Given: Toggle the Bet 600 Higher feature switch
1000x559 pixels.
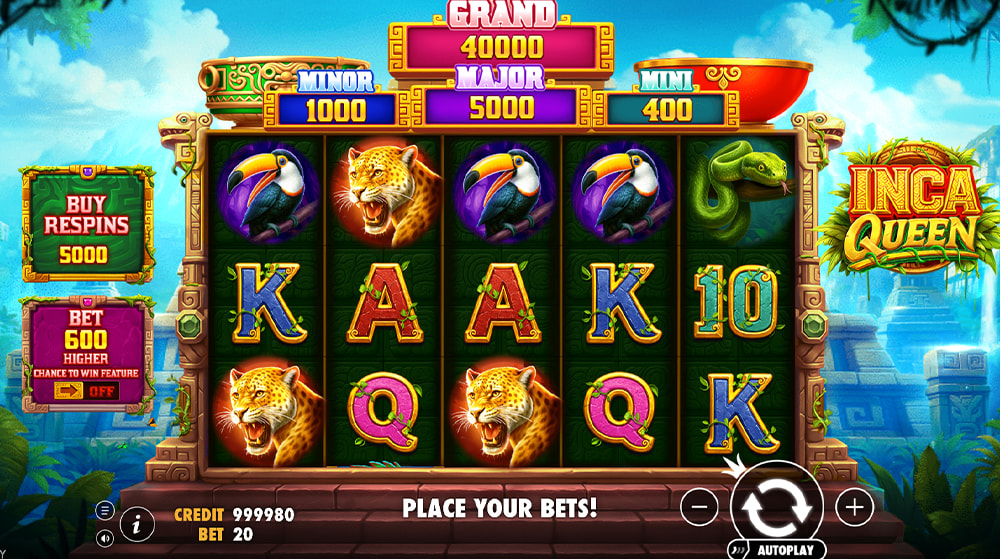Looking at the screenshot, I should 86,390.
